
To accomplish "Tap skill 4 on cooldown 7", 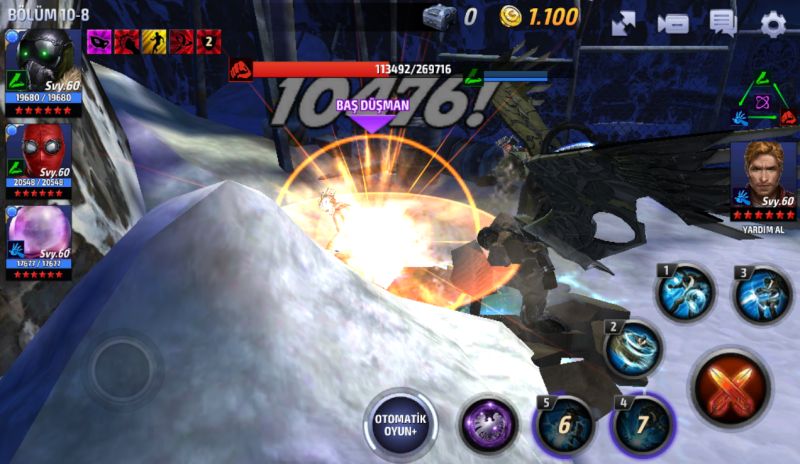I will tap(641, 424).
